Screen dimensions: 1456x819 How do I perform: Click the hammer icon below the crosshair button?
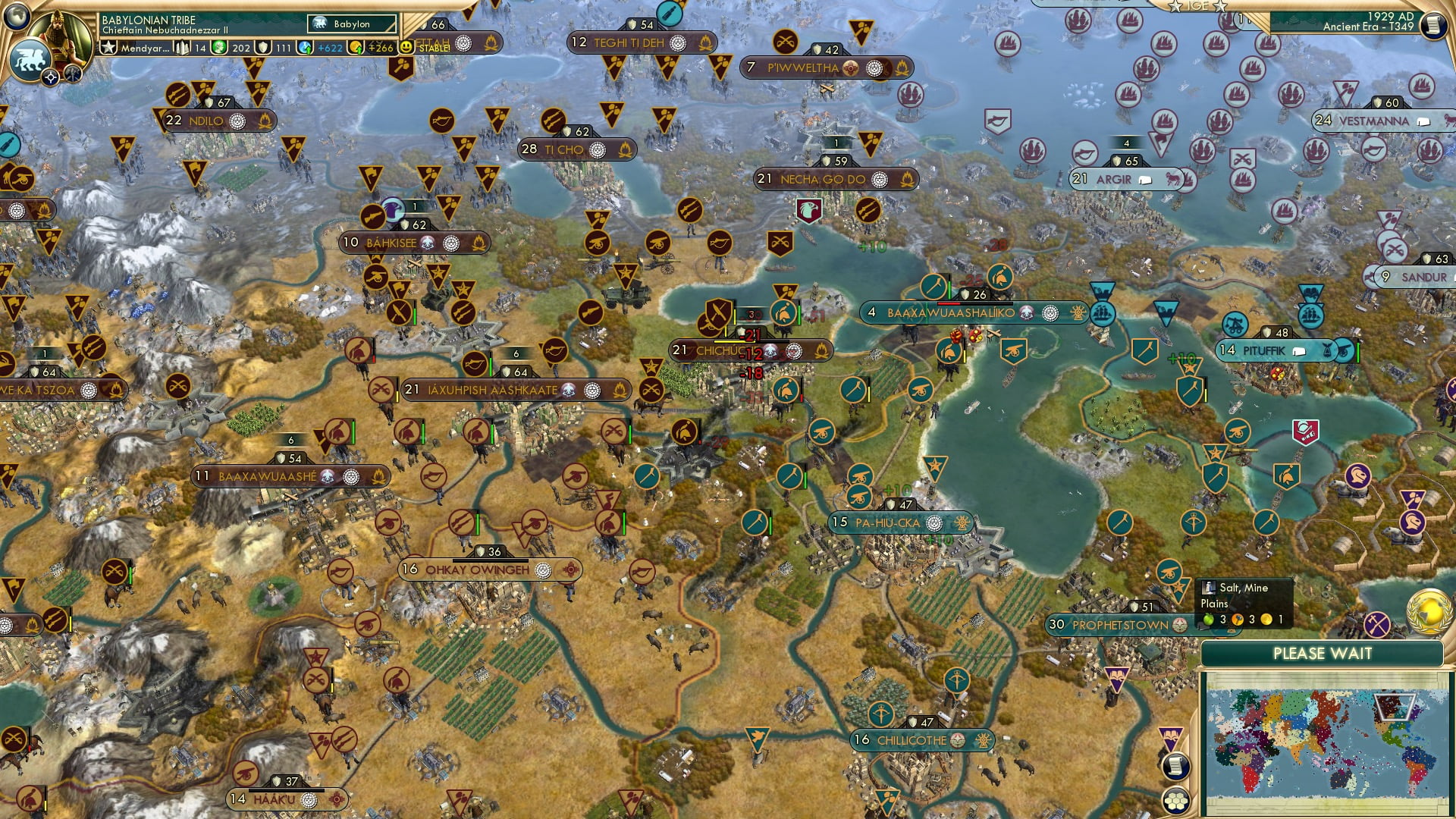[71, 73]
